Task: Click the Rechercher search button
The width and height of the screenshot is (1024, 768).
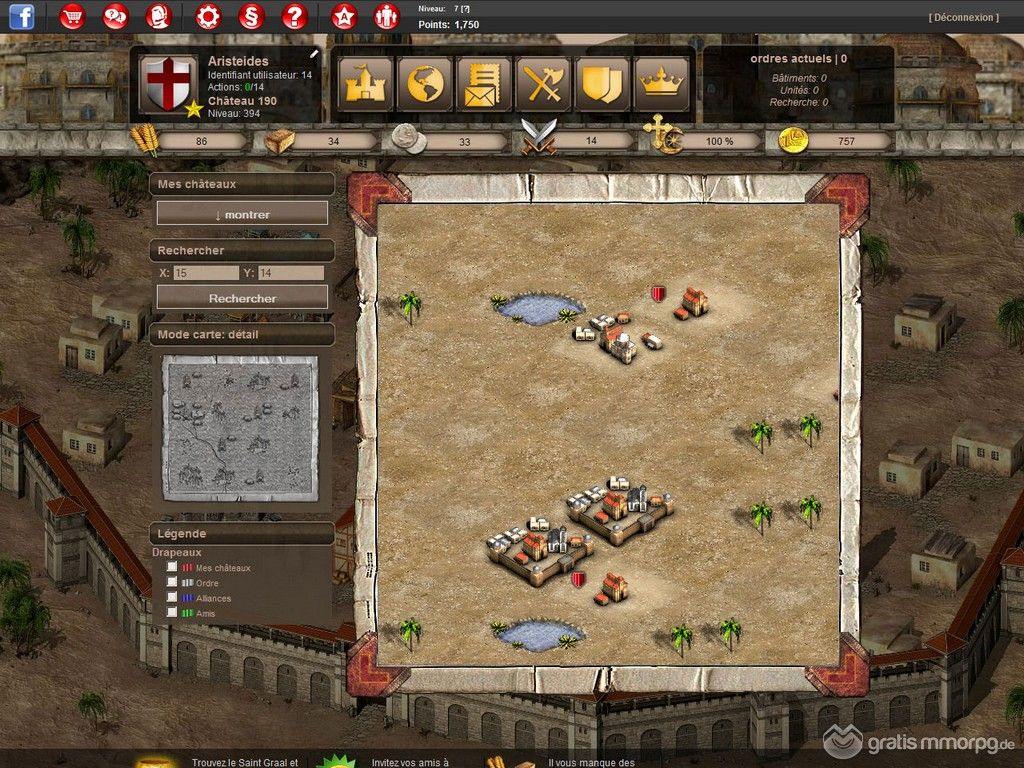Action: point(242,298)
